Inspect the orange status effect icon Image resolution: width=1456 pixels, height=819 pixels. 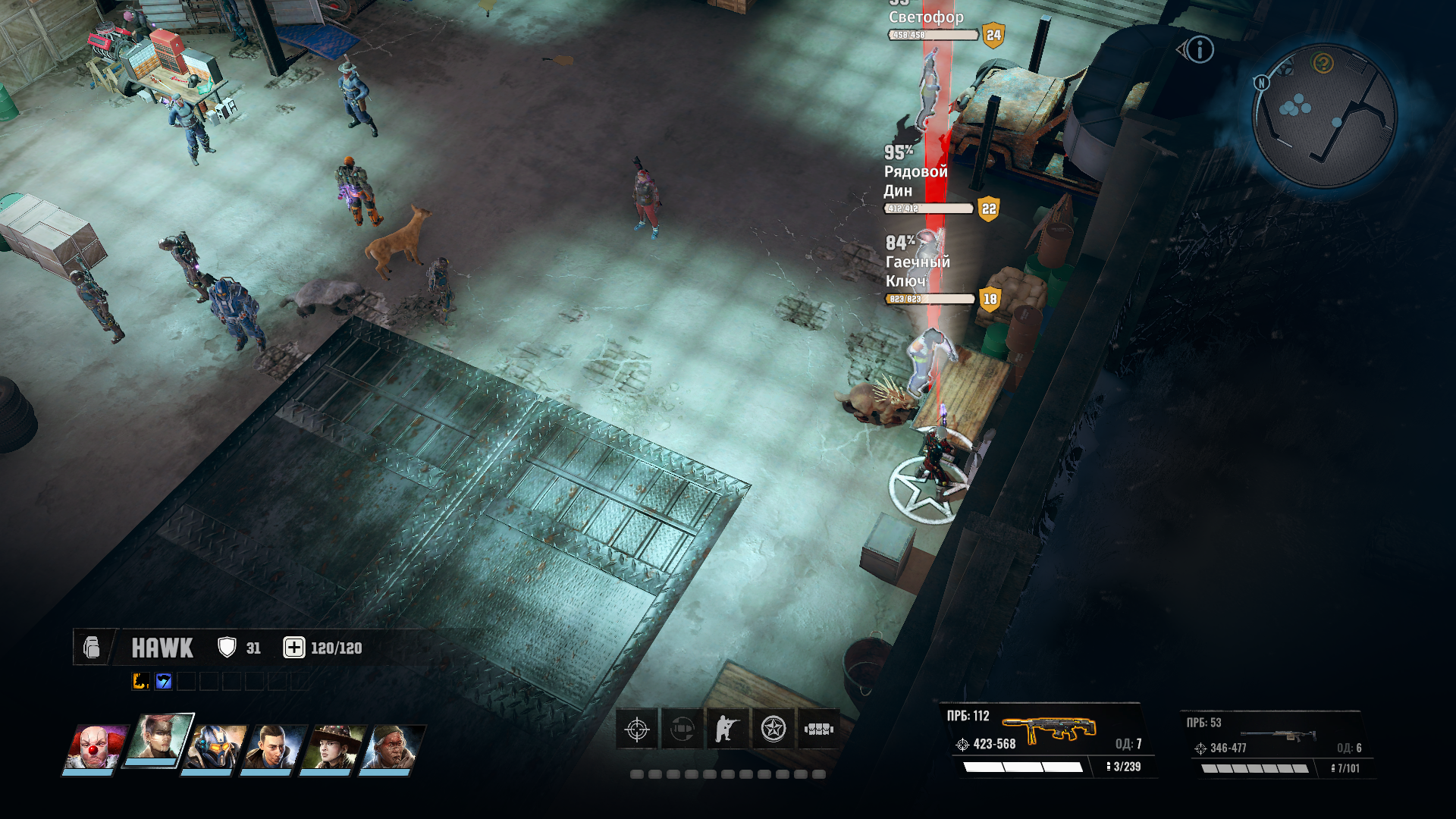point(140,681)
